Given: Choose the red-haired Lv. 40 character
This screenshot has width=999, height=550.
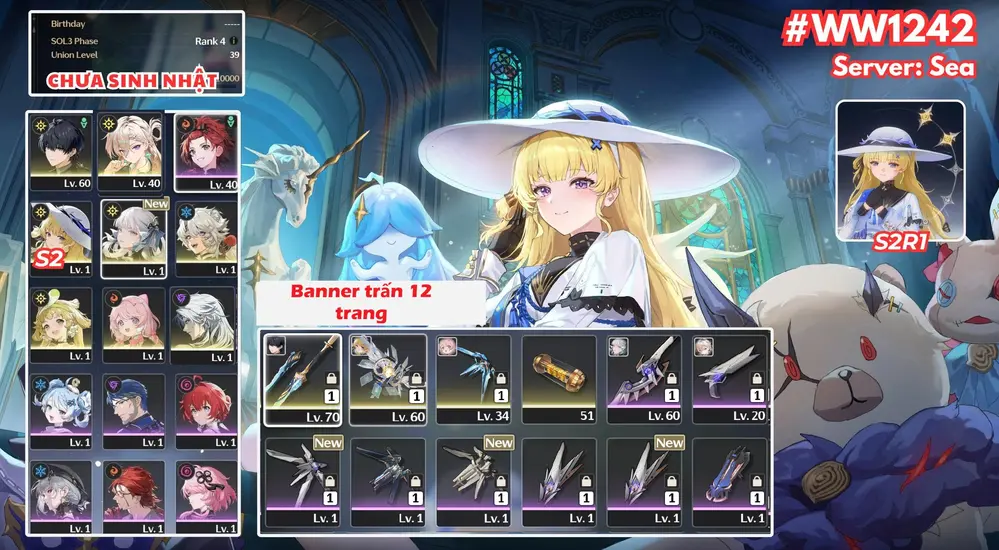Looking at the screenshot, I should tap(204, 154).
